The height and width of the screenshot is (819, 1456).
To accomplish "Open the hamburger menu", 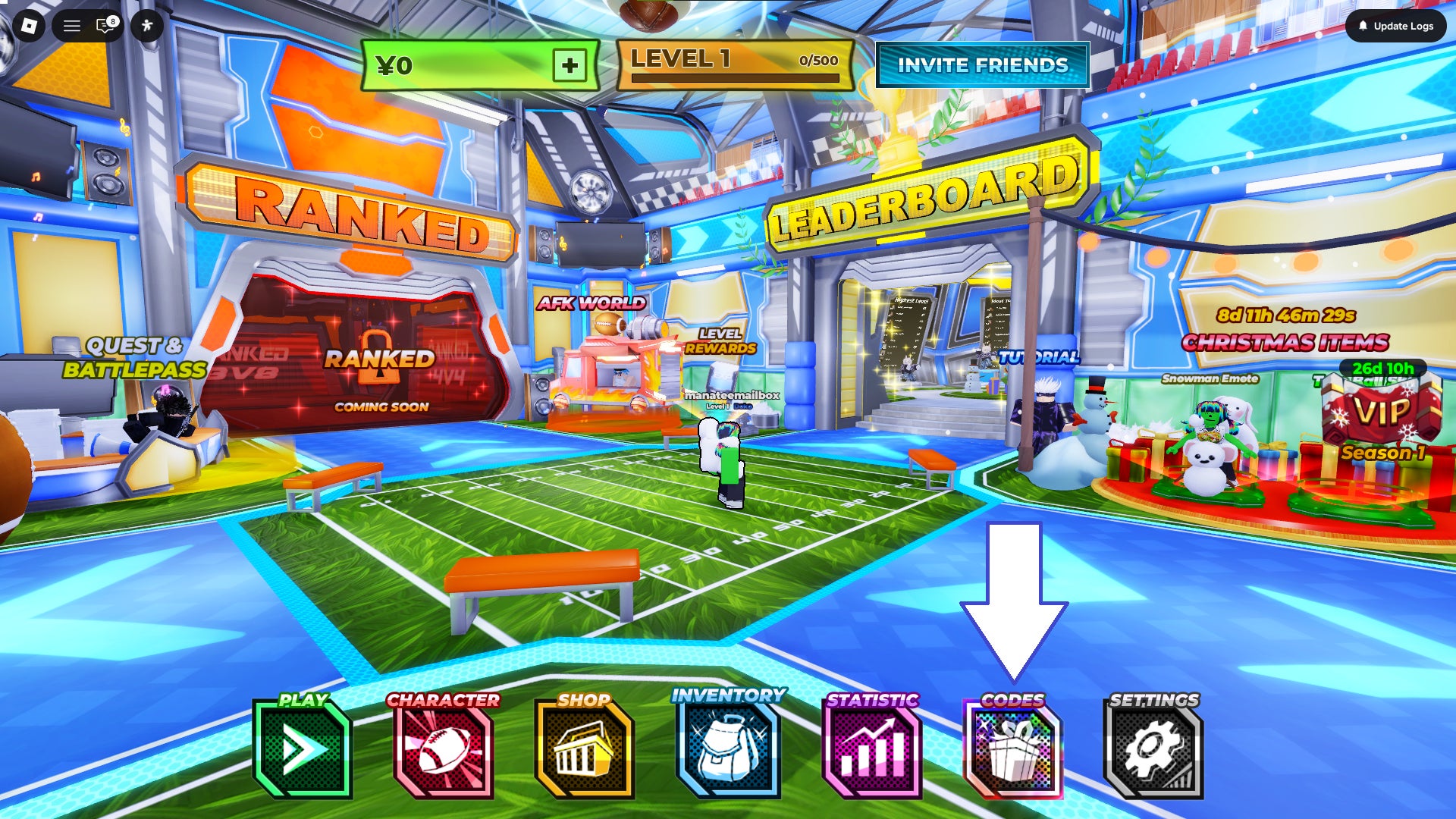I will coord(72,26).
